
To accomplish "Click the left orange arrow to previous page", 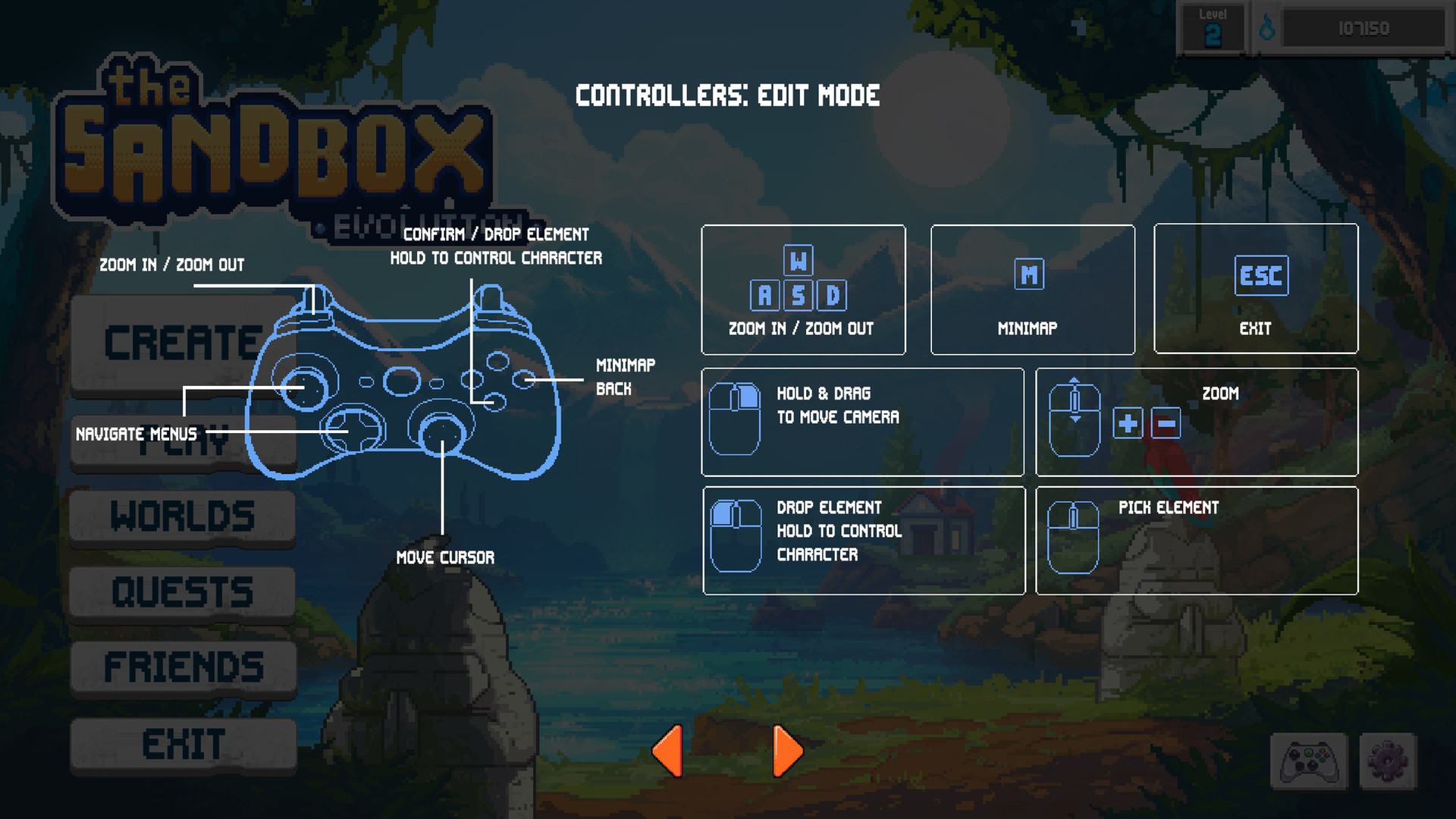I will click(x=667, y=750).
